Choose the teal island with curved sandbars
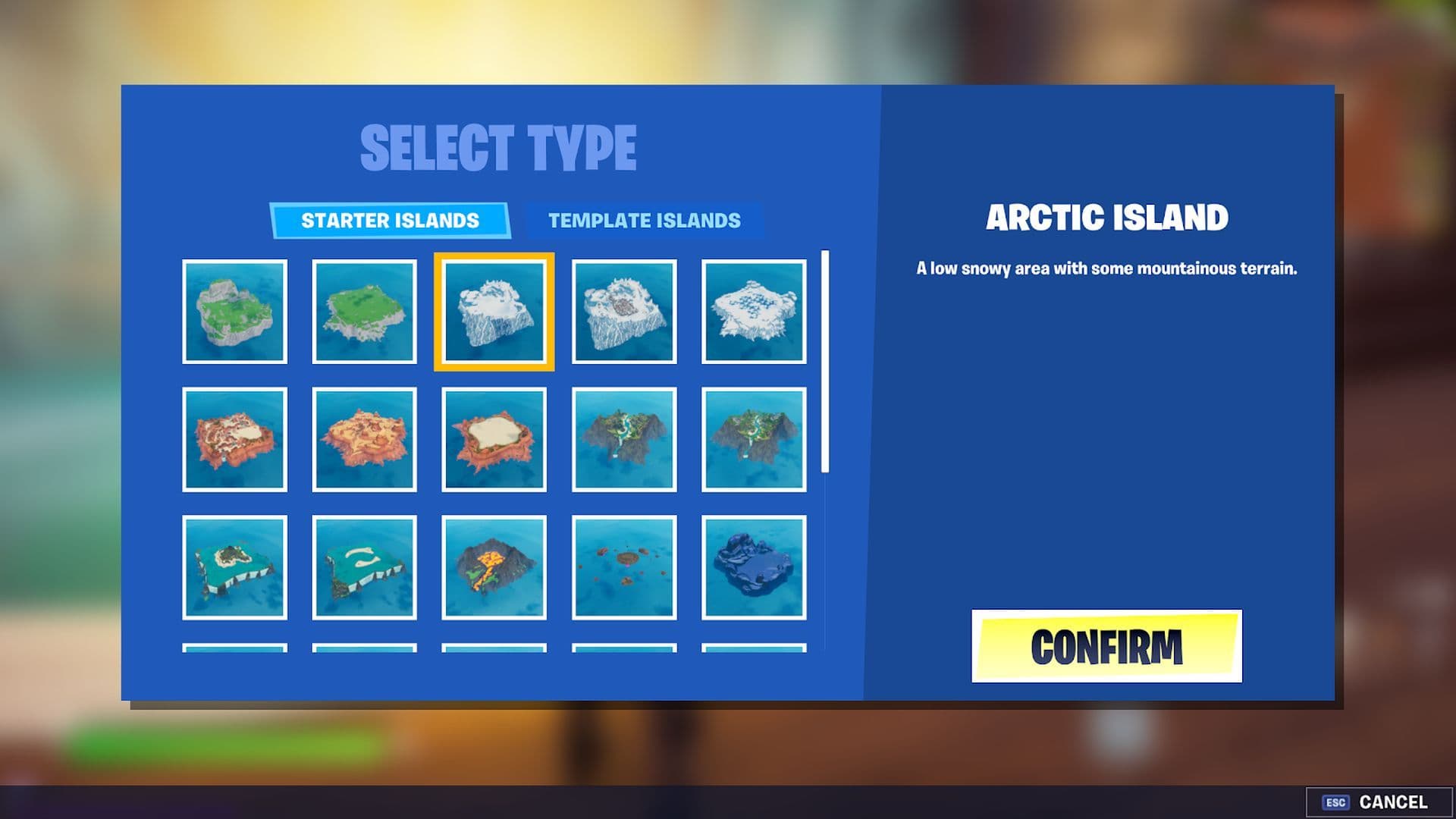Viewport: 1456px width, 819px height. (364, 567)
